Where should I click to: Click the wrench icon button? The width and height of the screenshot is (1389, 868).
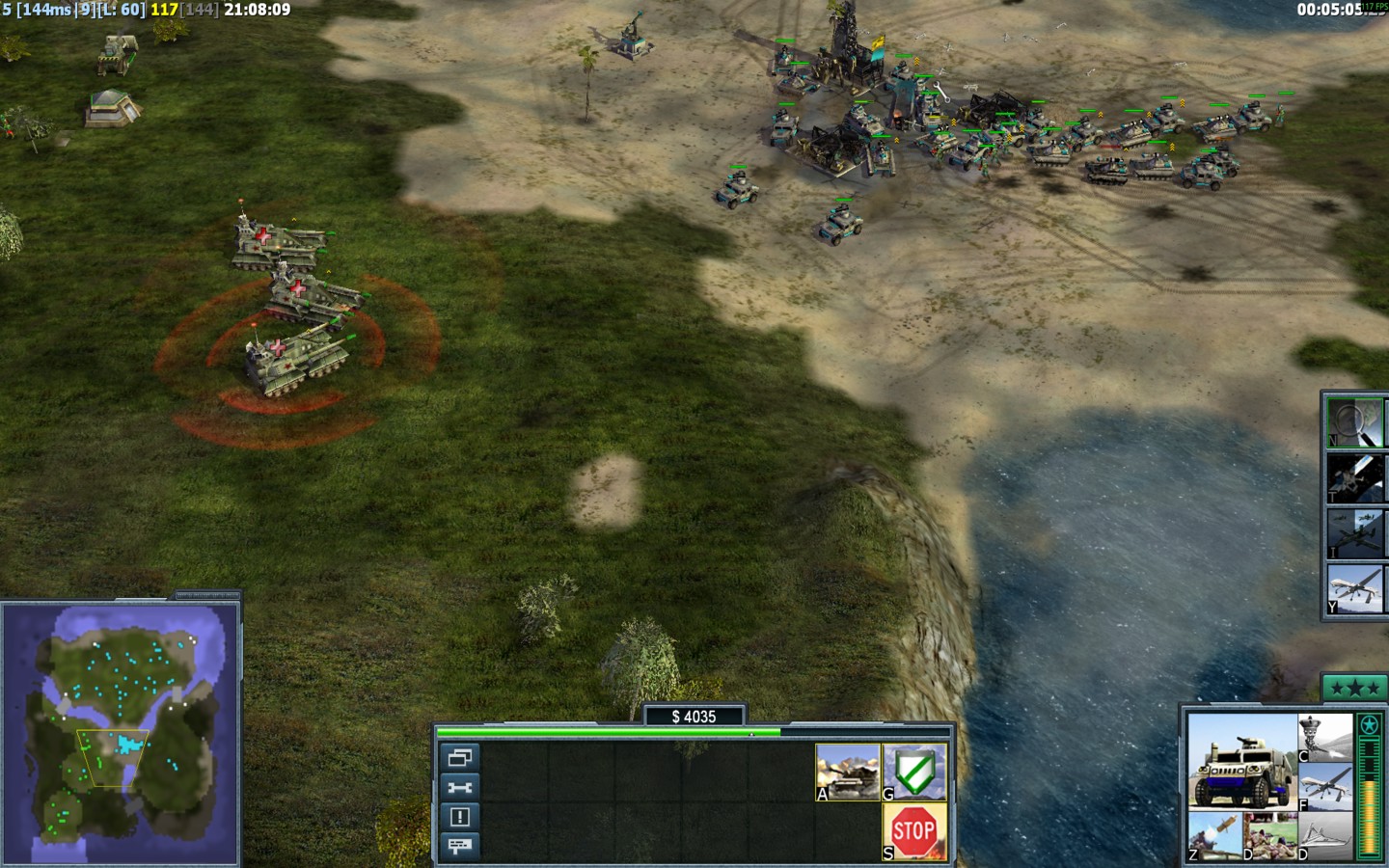[x=459, y=788]
